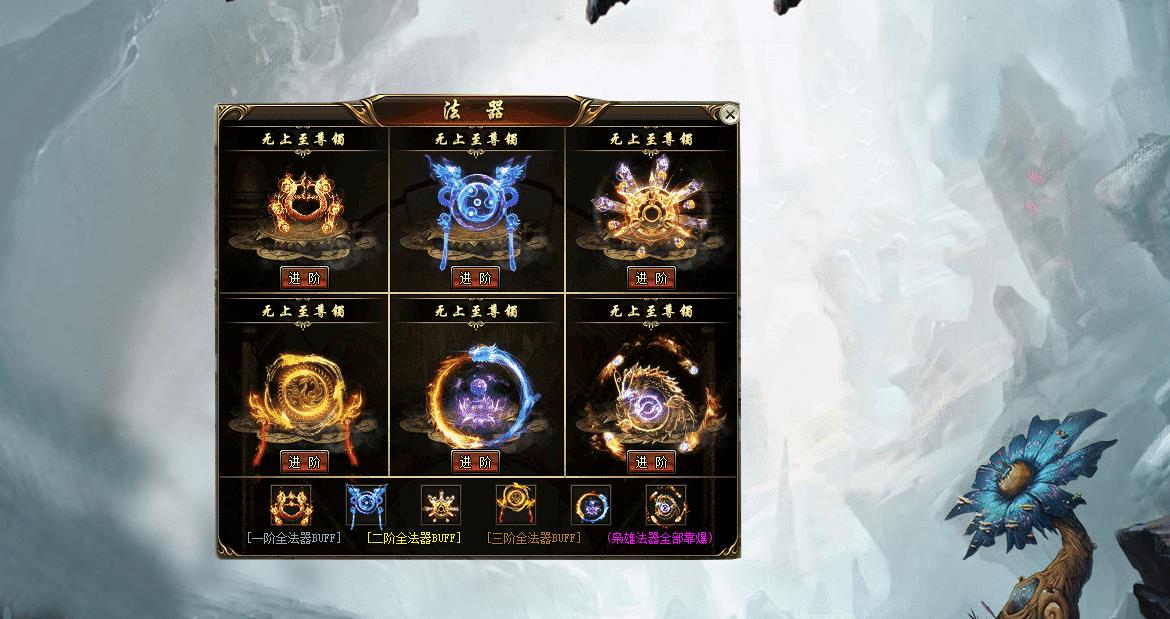Select the small golden spiked wheel icon

(441, 505)
